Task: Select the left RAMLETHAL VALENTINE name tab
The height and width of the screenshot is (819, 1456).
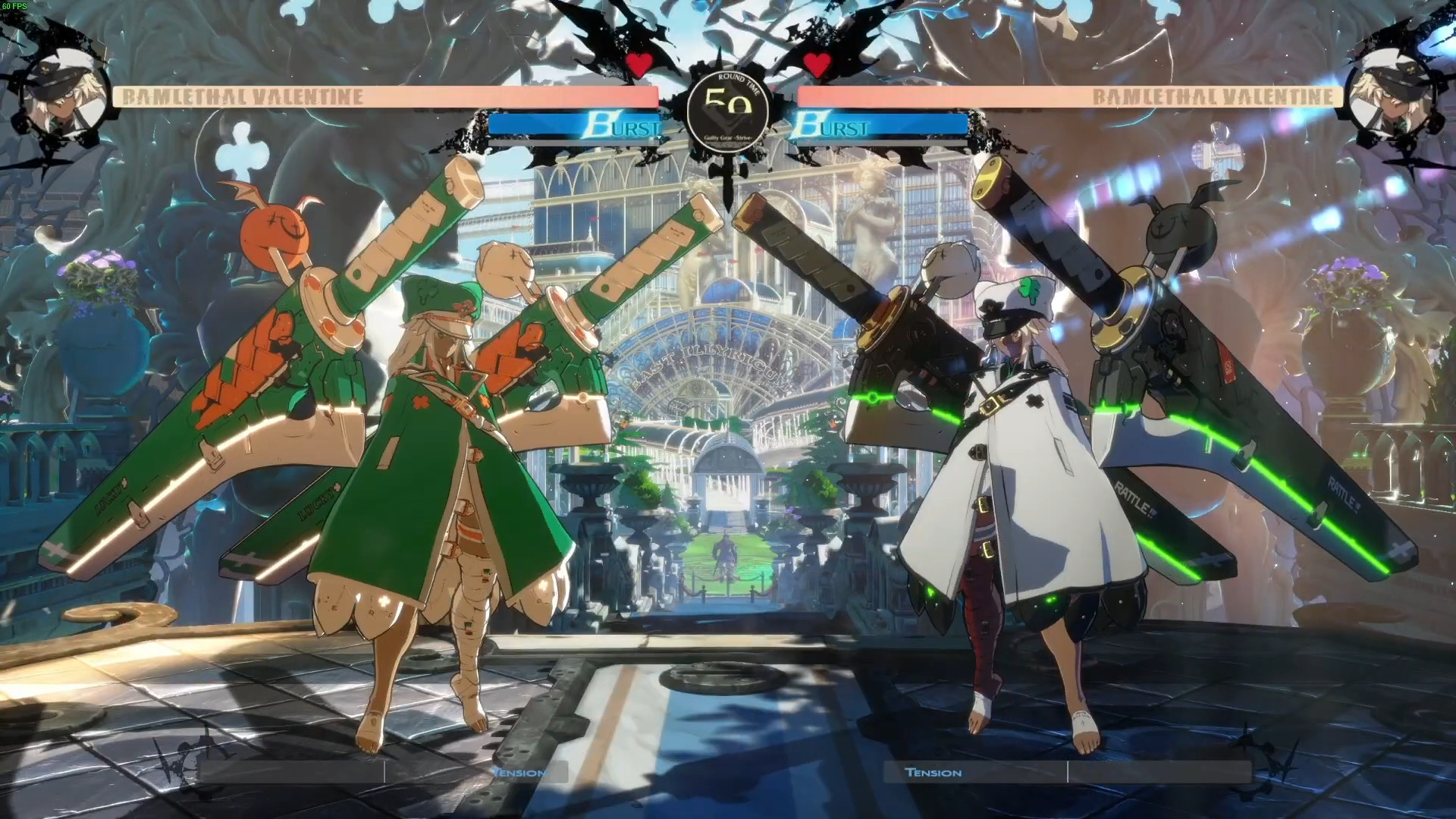Action: coord(243,97)
